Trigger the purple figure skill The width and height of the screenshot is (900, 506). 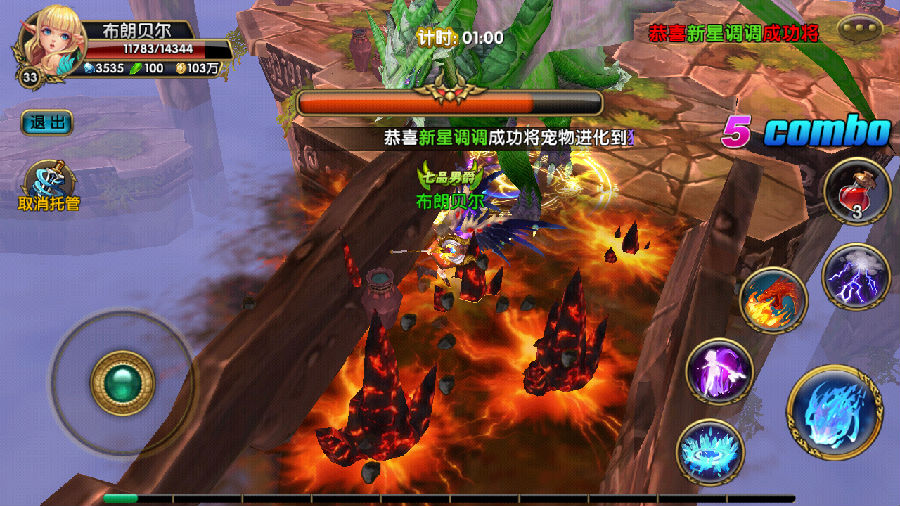pyautogui.click(x=720, y=372)
